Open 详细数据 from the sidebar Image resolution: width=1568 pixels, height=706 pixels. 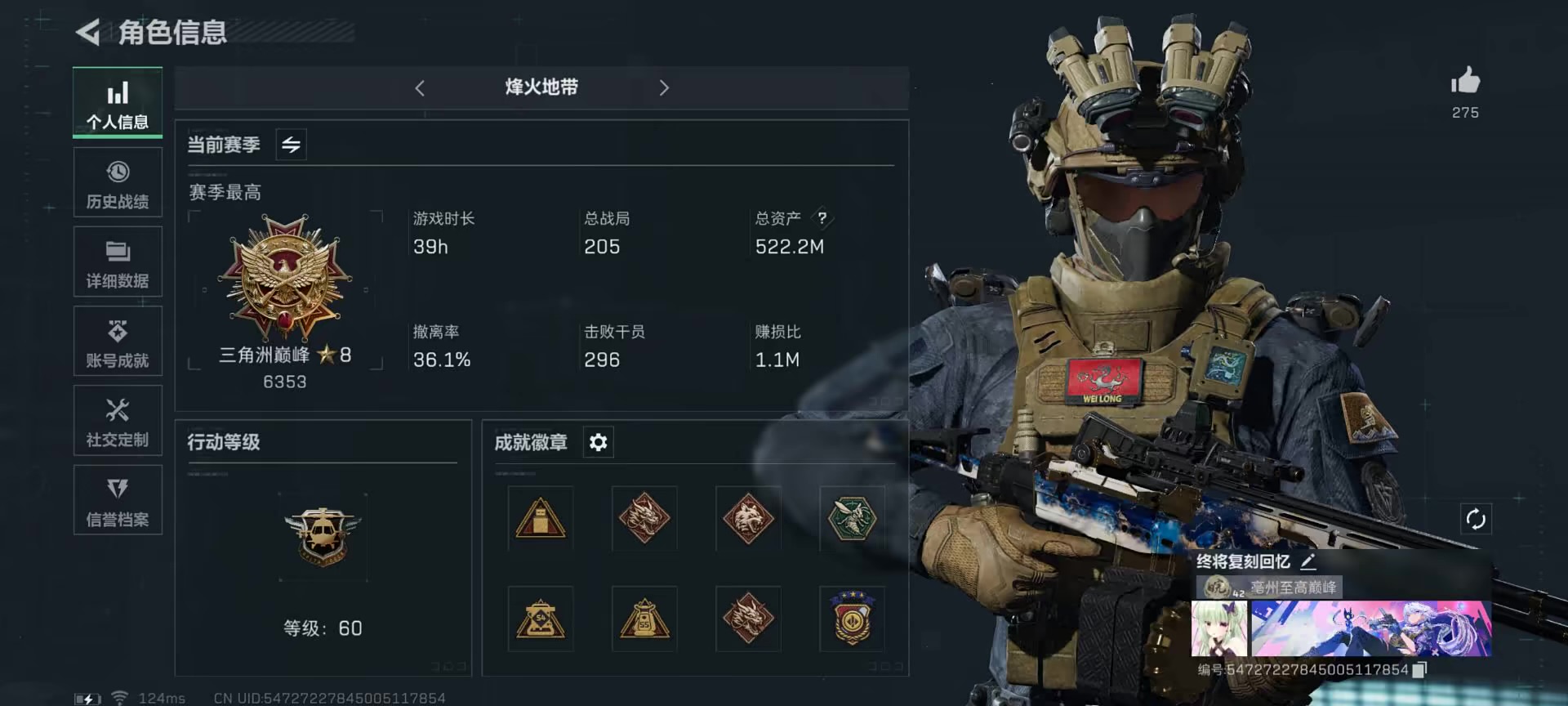click(117, 261)
